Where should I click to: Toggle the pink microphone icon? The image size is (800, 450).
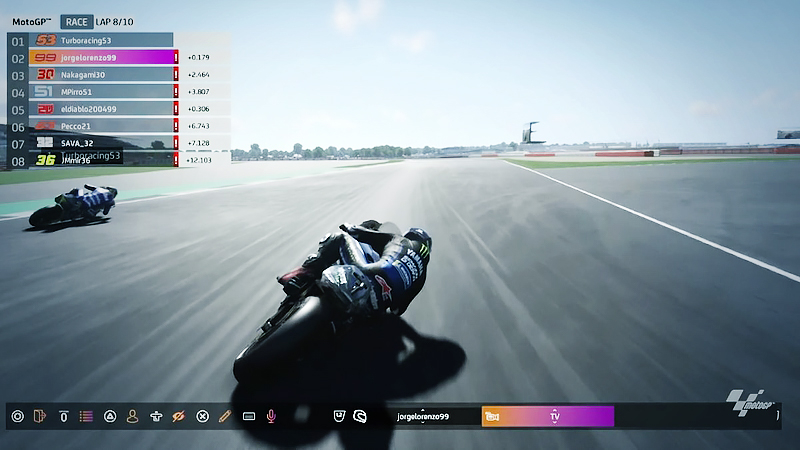click(x=271, y=416)
